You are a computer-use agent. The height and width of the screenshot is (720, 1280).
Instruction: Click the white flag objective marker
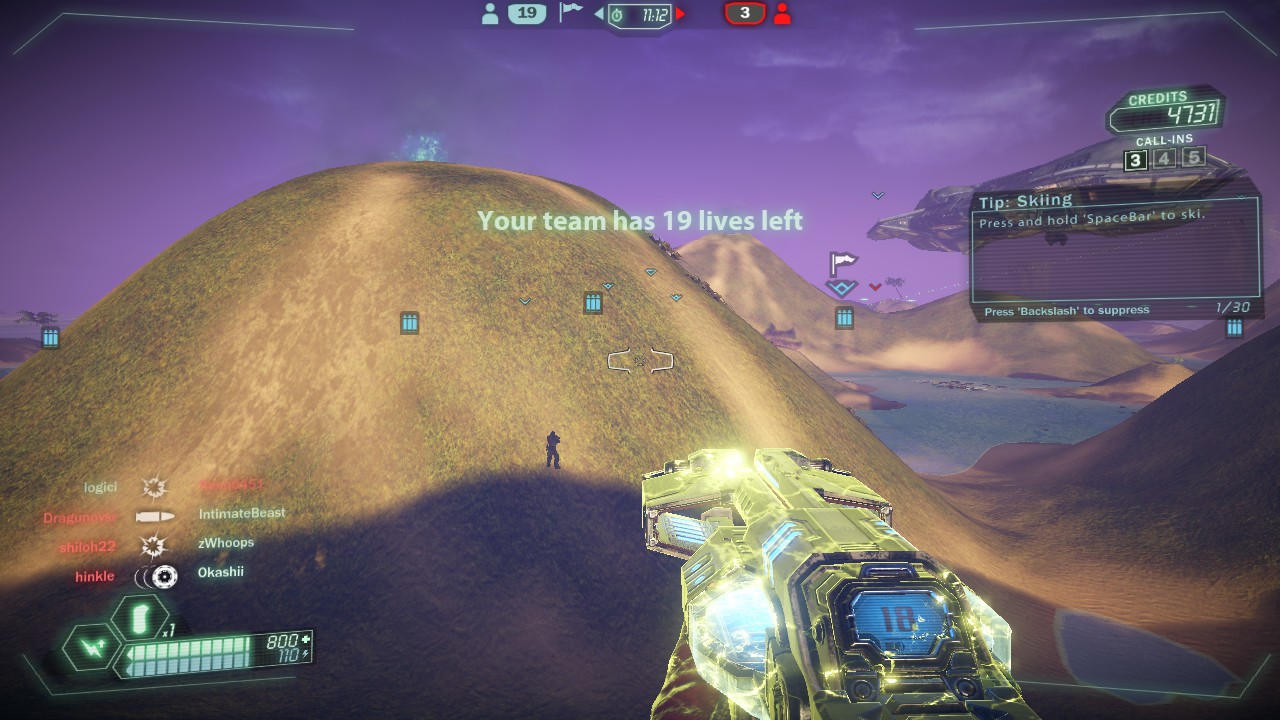(x=843, y=265)
